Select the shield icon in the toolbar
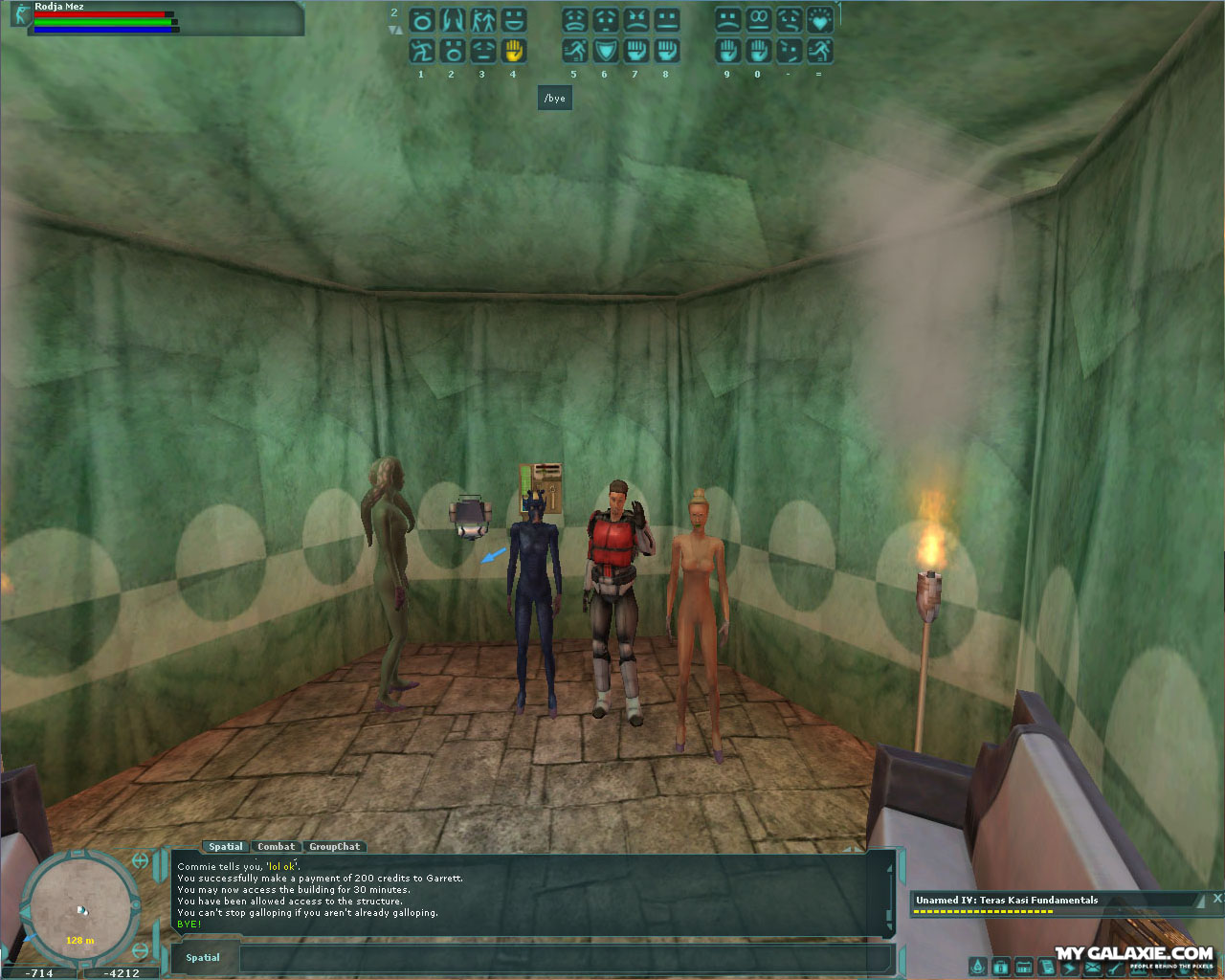 click(605, 51)
